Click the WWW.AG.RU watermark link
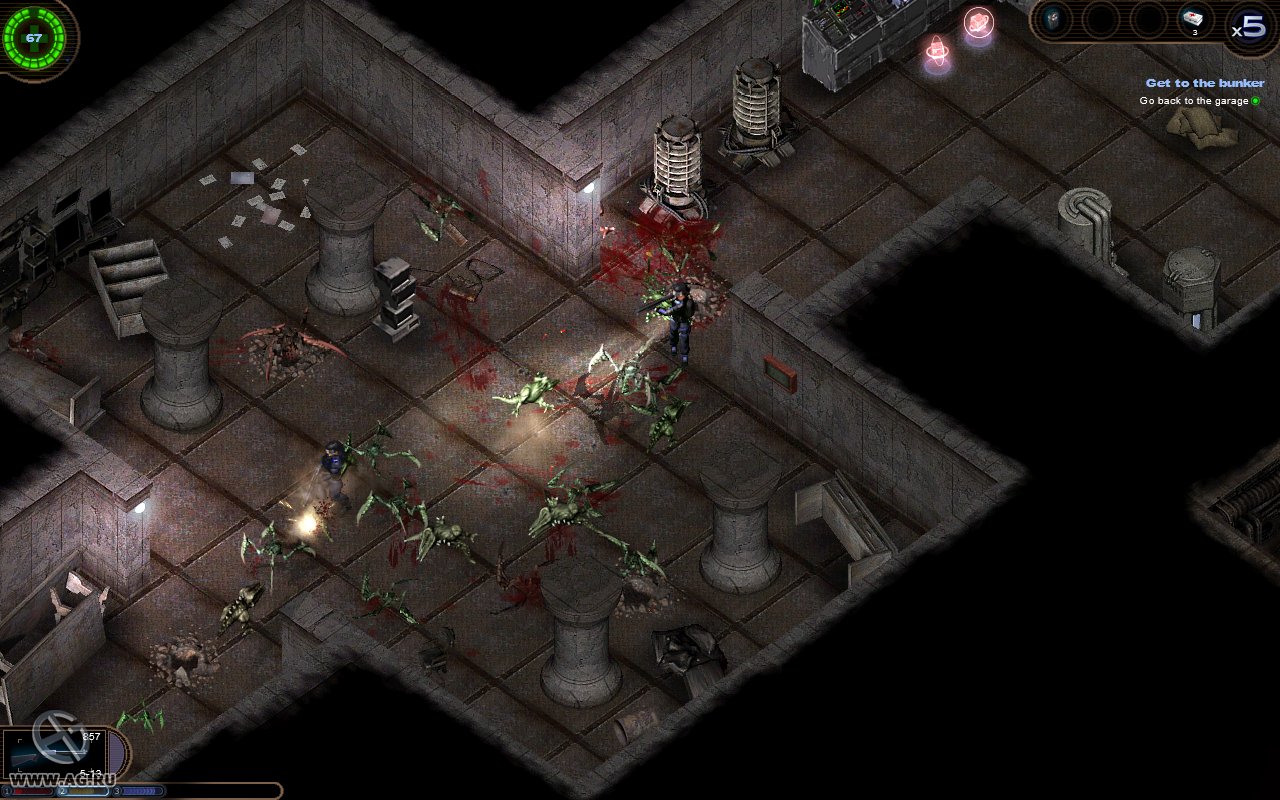 point(62,777)
